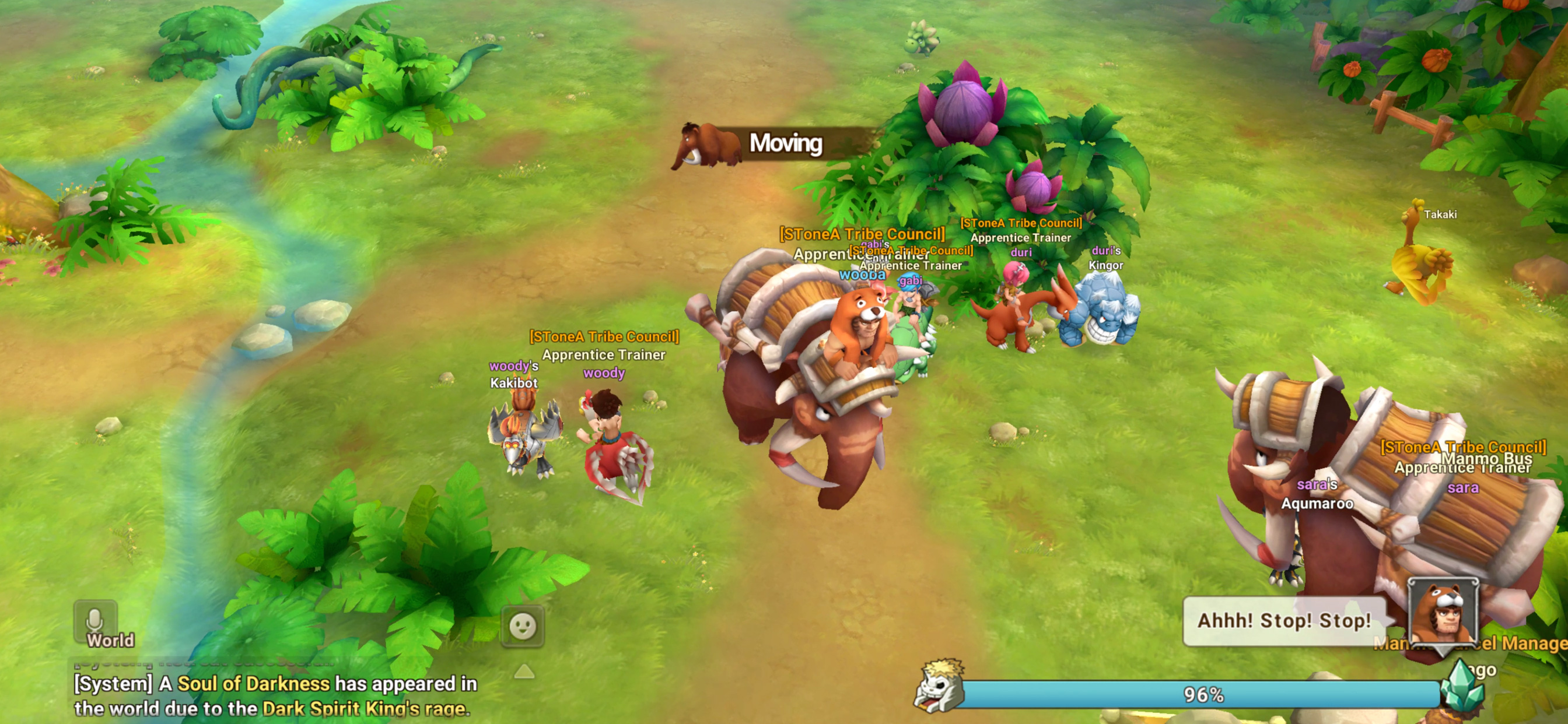Expand chat with the upward arrow

pyautogui.click(x=524, y=671)
